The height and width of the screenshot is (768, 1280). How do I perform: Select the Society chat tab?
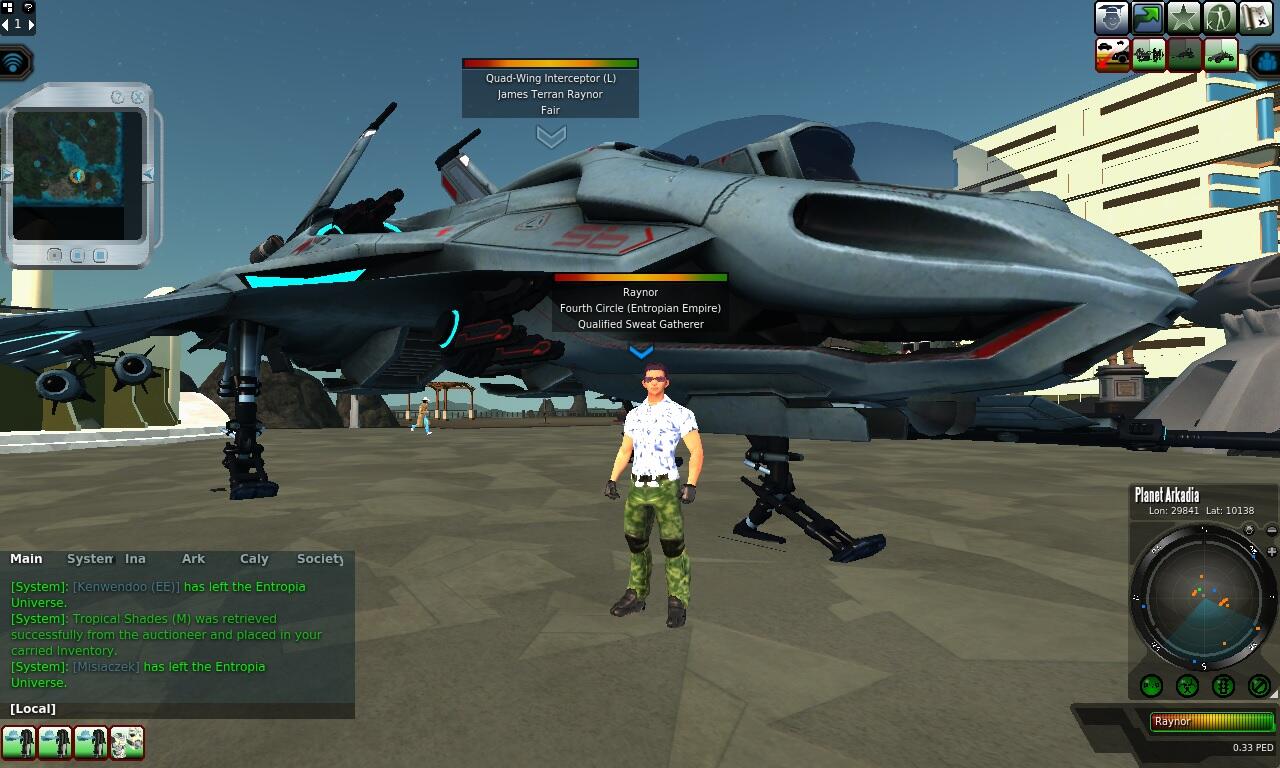click(320, 559)
